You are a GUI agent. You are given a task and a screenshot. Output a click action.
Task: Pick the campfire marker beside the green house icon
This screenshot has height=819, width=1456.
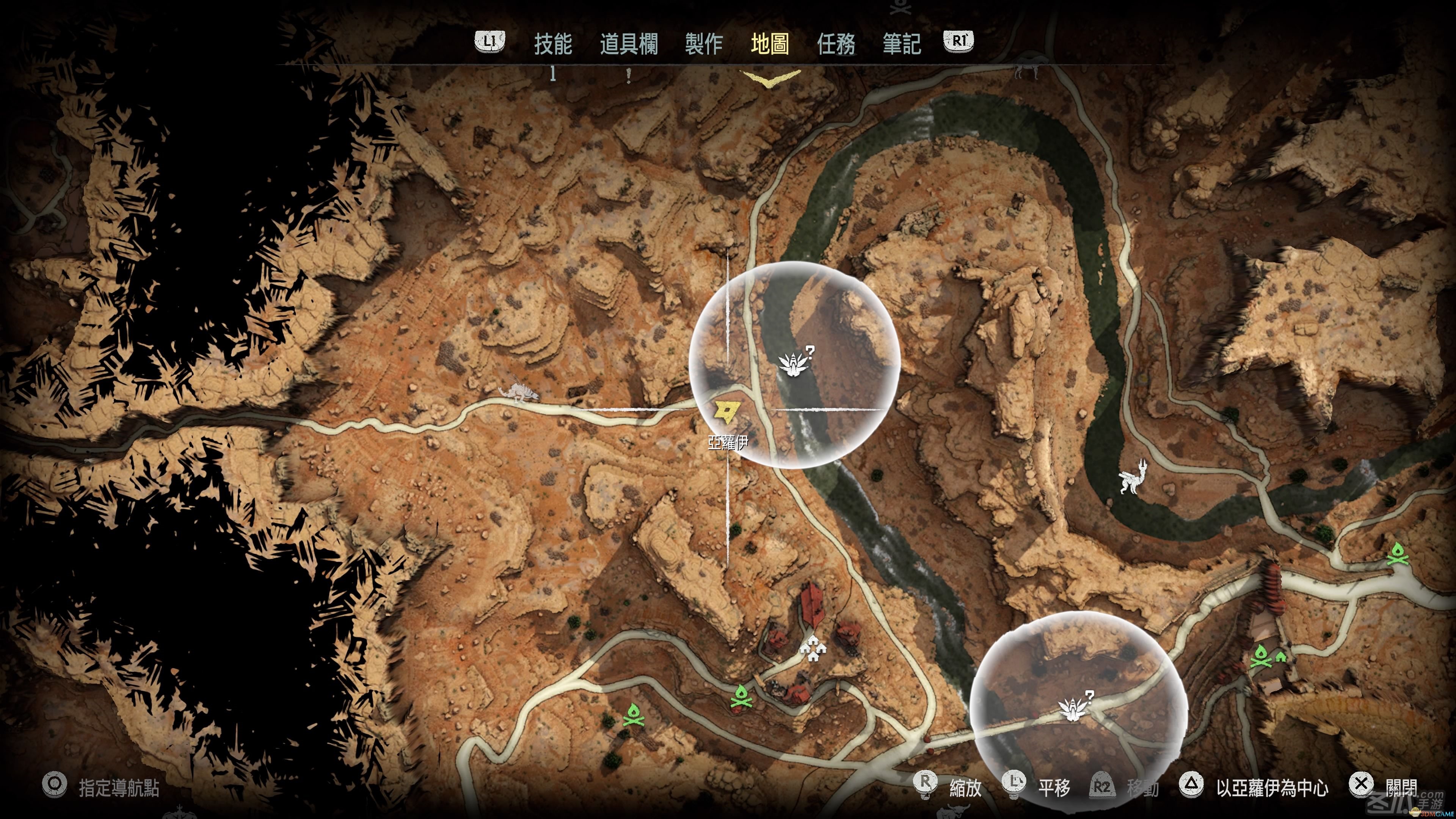click(1260, 656)
